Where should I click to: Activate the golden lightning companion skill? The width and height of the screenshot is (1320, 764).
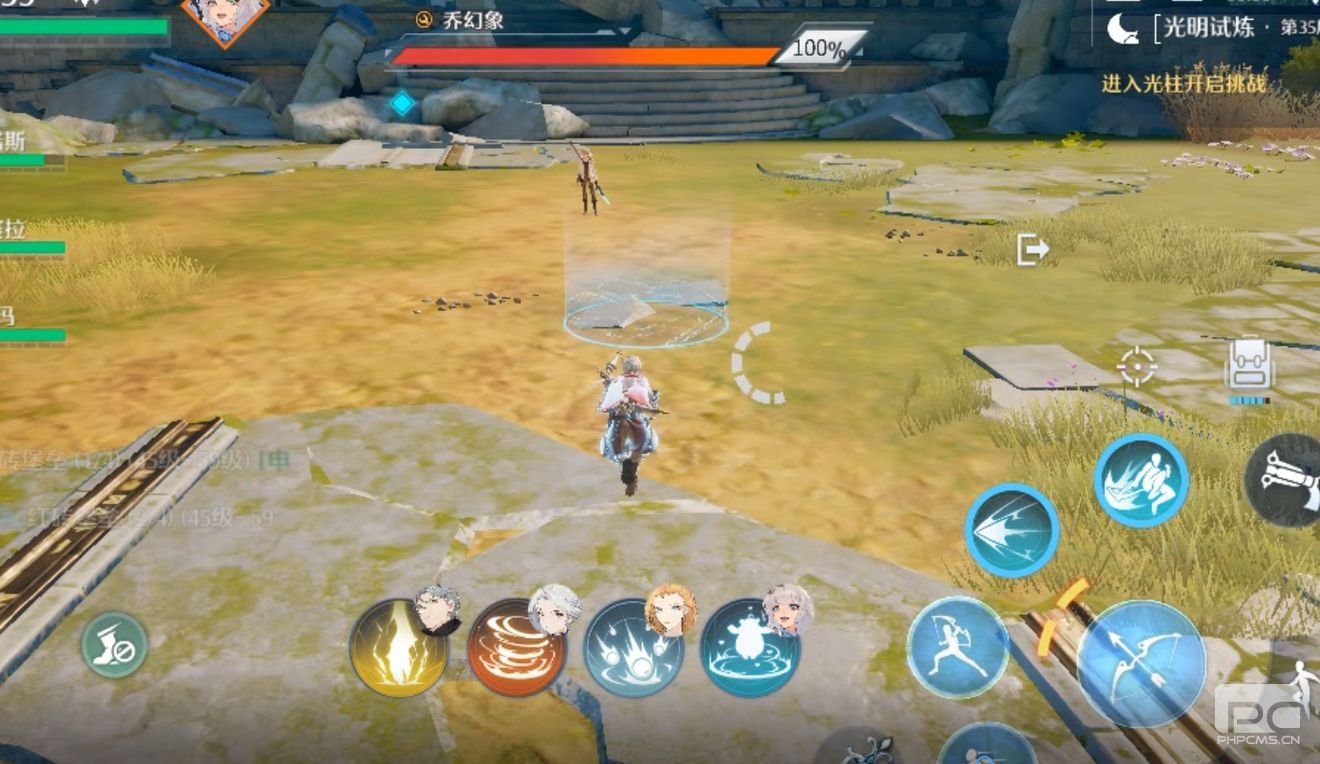[x=398, y=648]
